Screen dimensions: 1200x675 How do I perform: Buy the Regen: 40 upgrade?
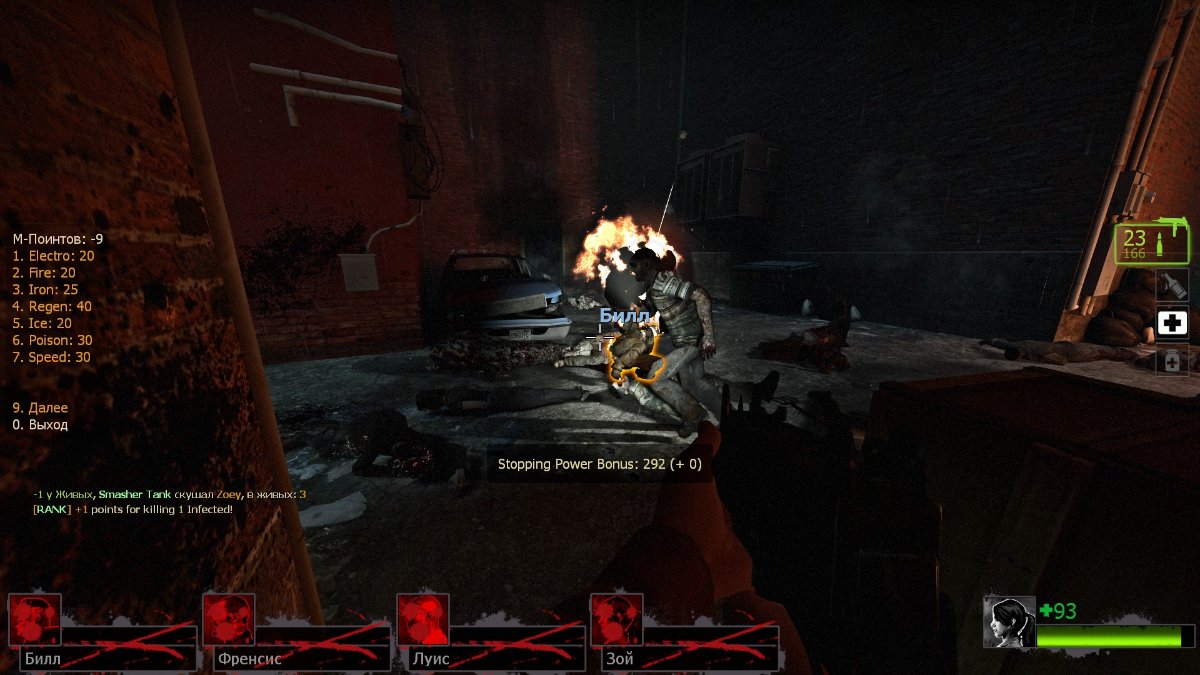[x=52, y=307]
